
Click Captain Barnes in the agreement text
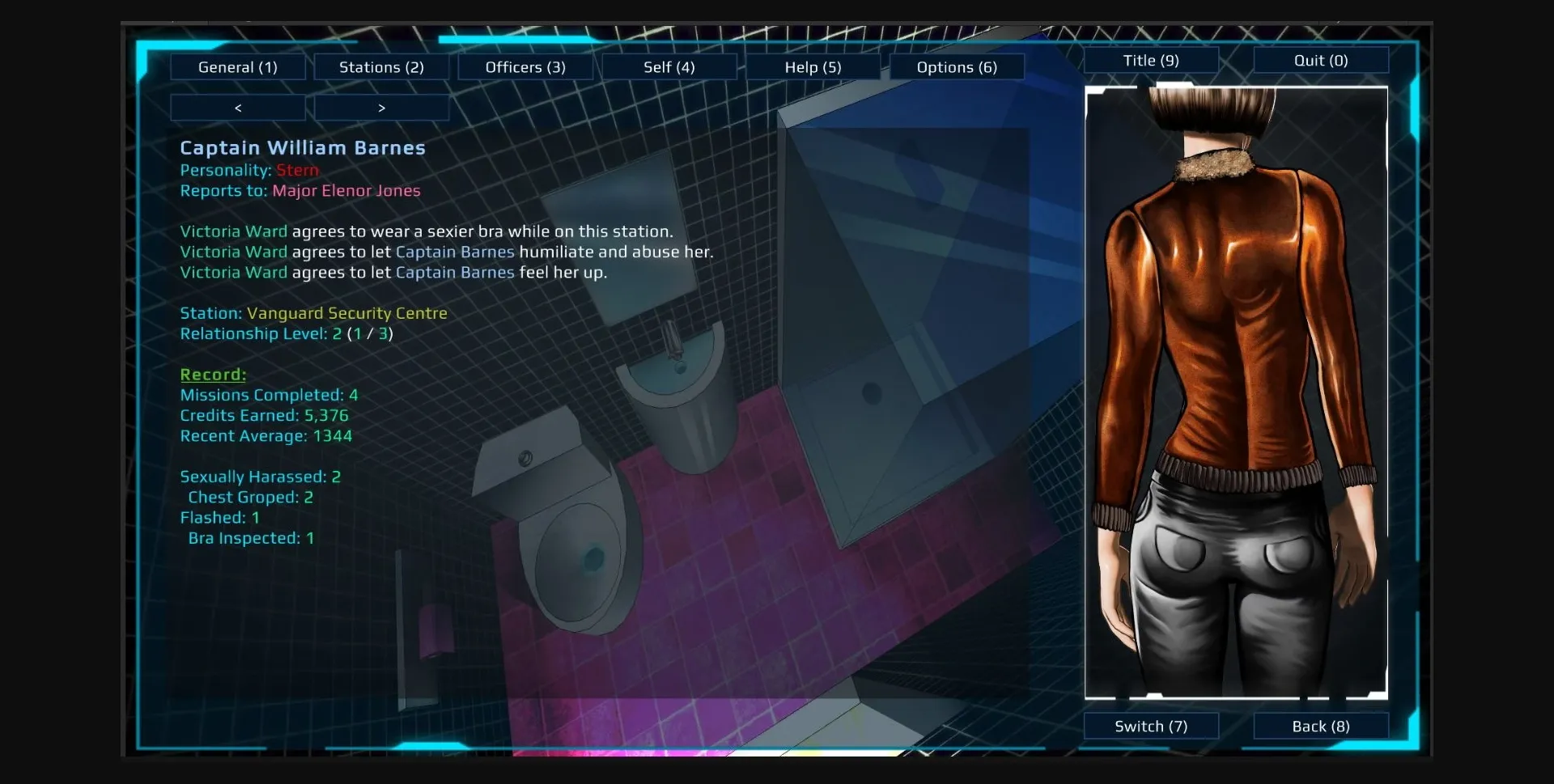[454, 252]
